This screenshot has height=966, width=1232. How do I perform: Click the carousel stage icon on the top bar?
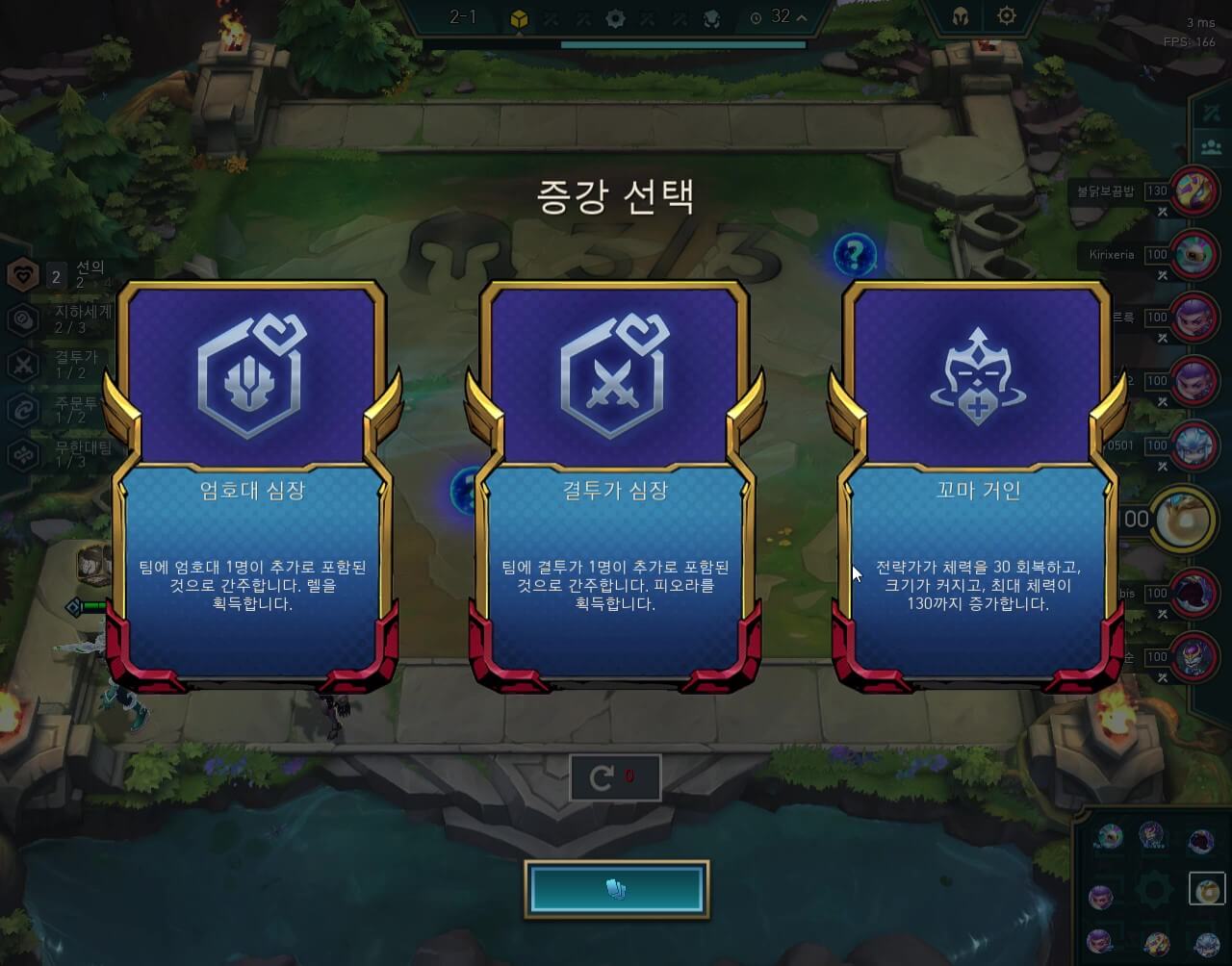[616, 18]
